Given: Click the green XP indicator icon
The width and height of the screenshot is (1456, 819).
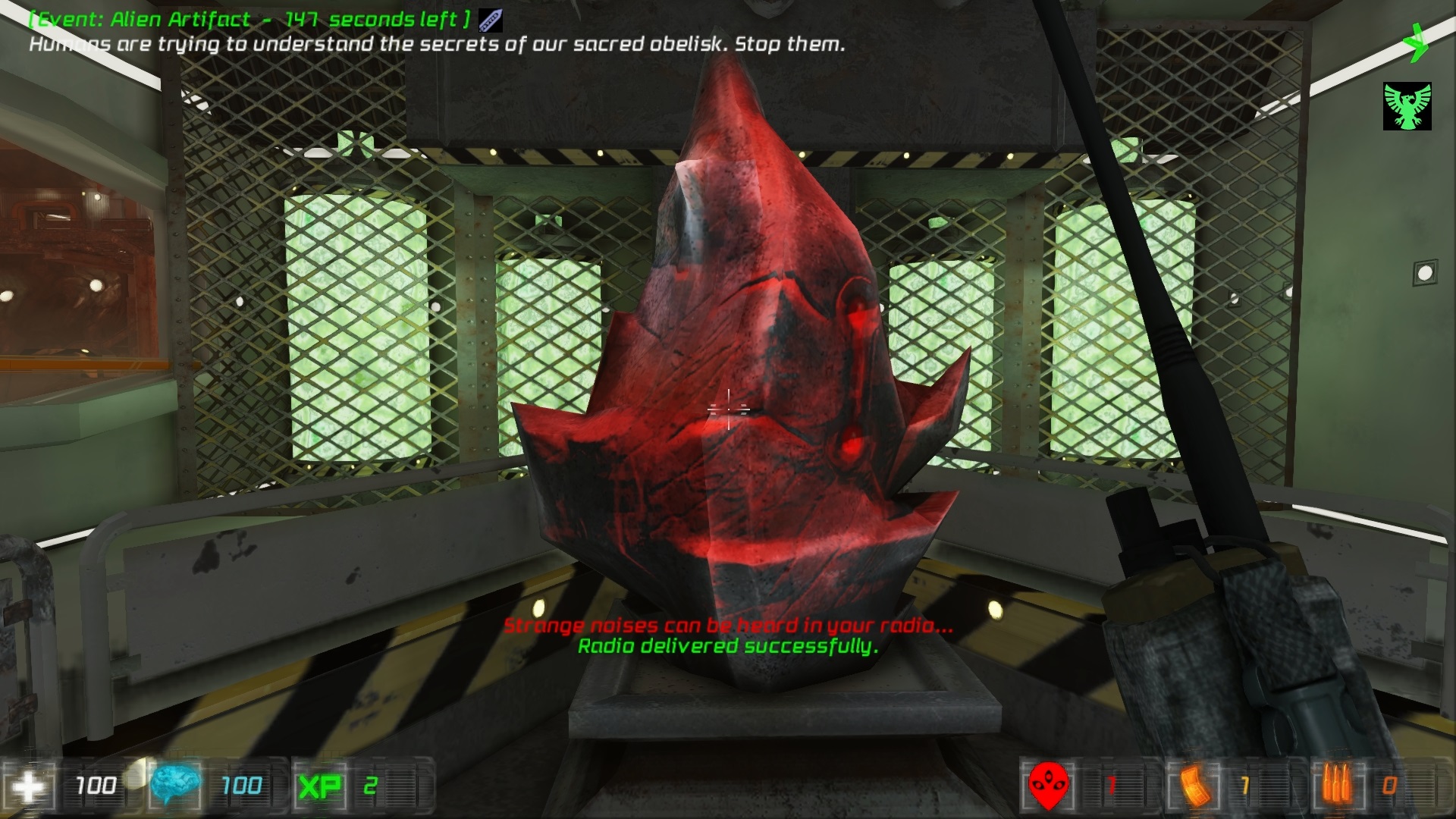Looking at the screenshot, I should [318, 786].
